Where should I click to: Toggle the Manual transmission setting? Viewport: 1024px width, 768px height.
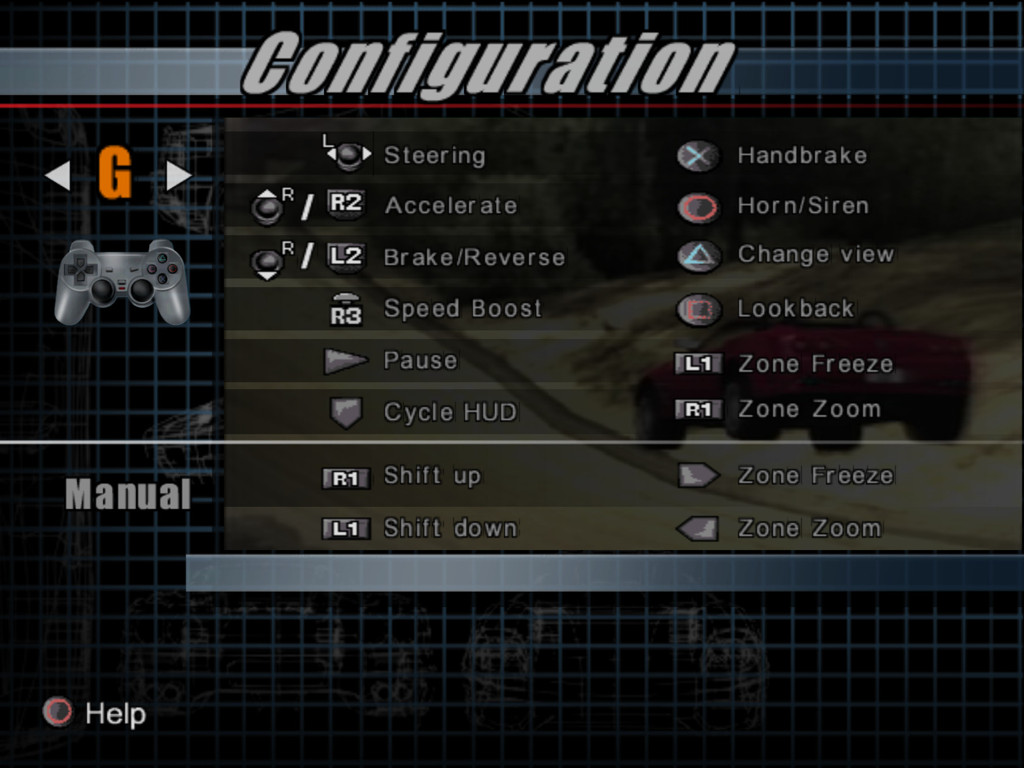(x=128, y=495)
